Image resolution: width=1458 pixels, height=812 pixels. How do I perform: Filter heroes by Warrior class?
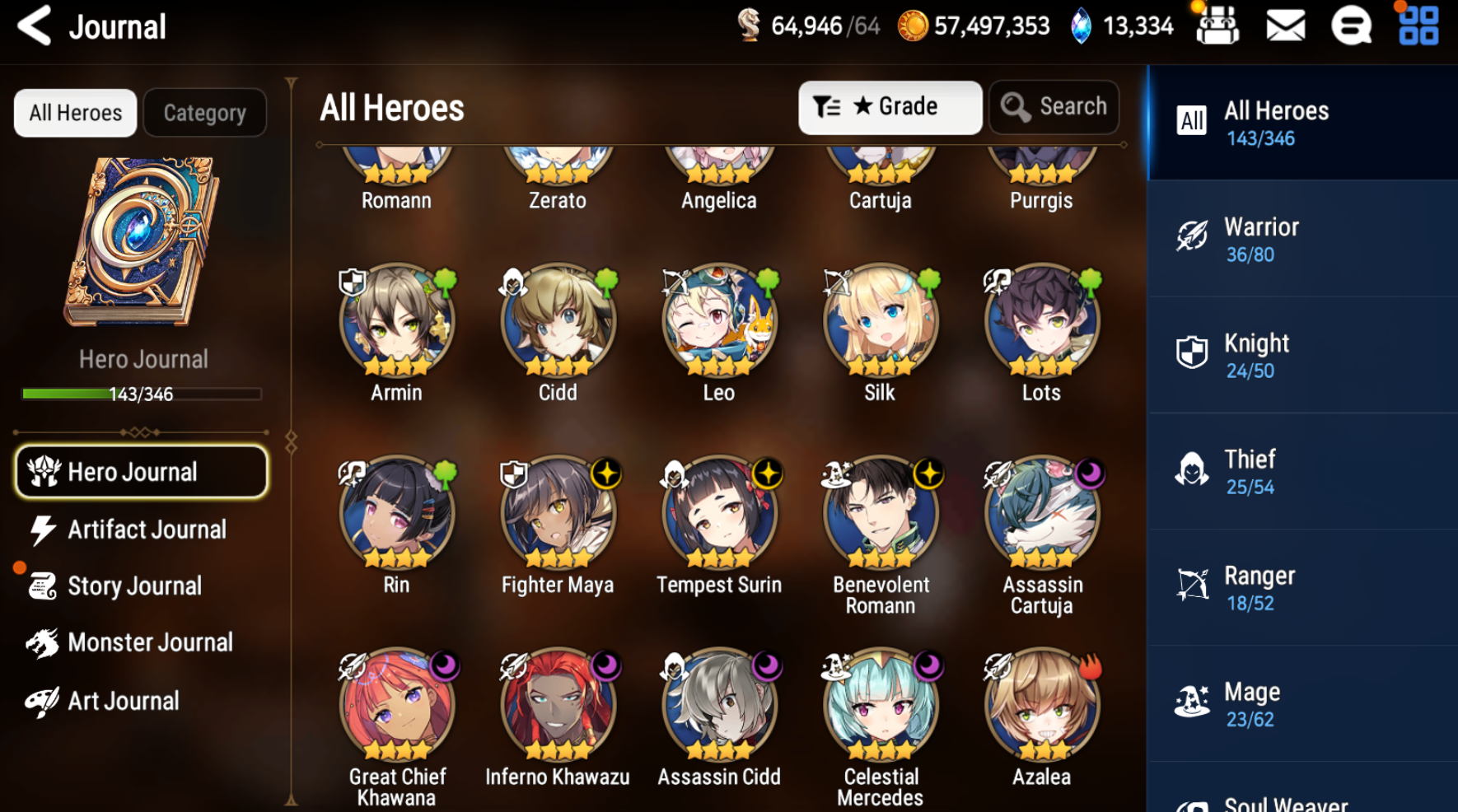pyautogui.click(x=1301, y=239)
